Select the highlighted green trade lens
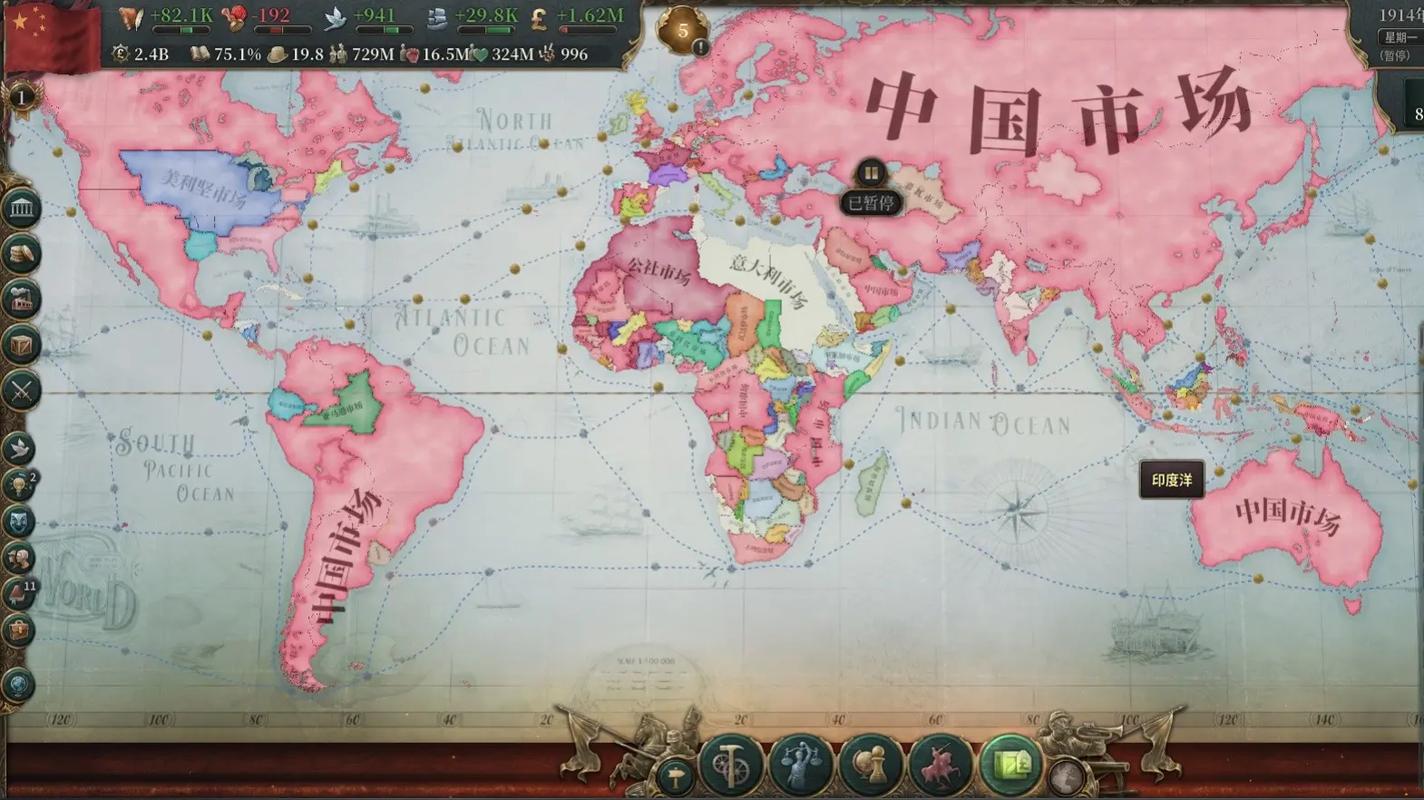 (x=1010, y=767)
